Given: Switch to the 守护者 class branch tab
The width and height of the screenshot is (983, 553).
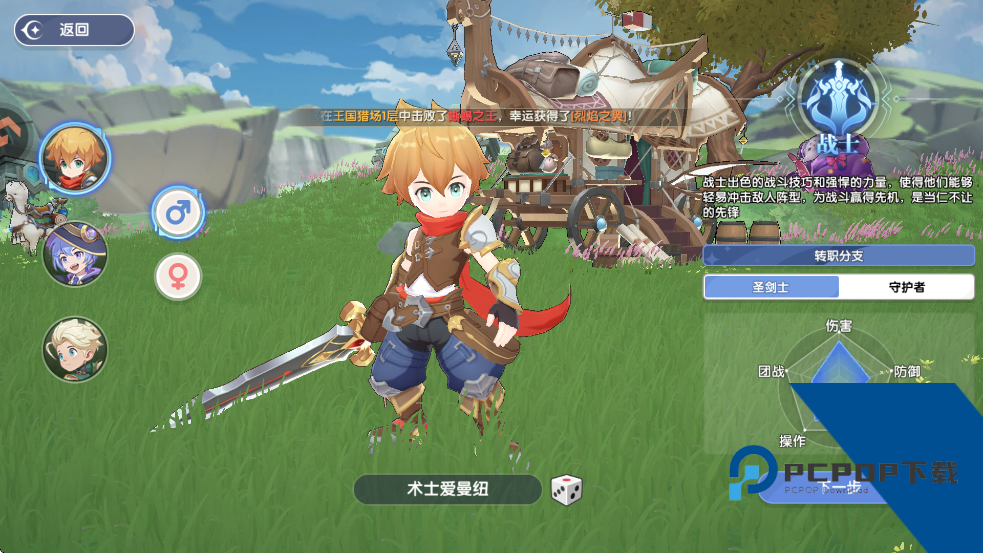Looking at the screenshot, I should click(906, 287).
